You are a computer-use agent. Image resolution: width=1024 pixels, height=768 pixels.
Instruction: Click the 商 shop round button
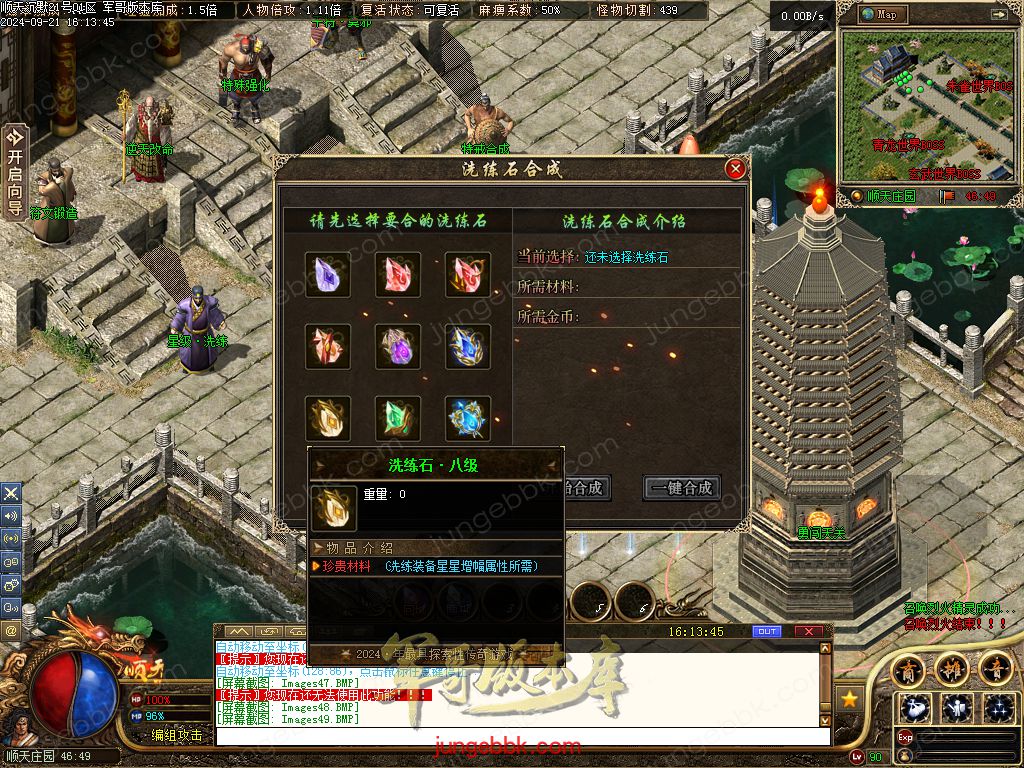(x=908, y=668)
